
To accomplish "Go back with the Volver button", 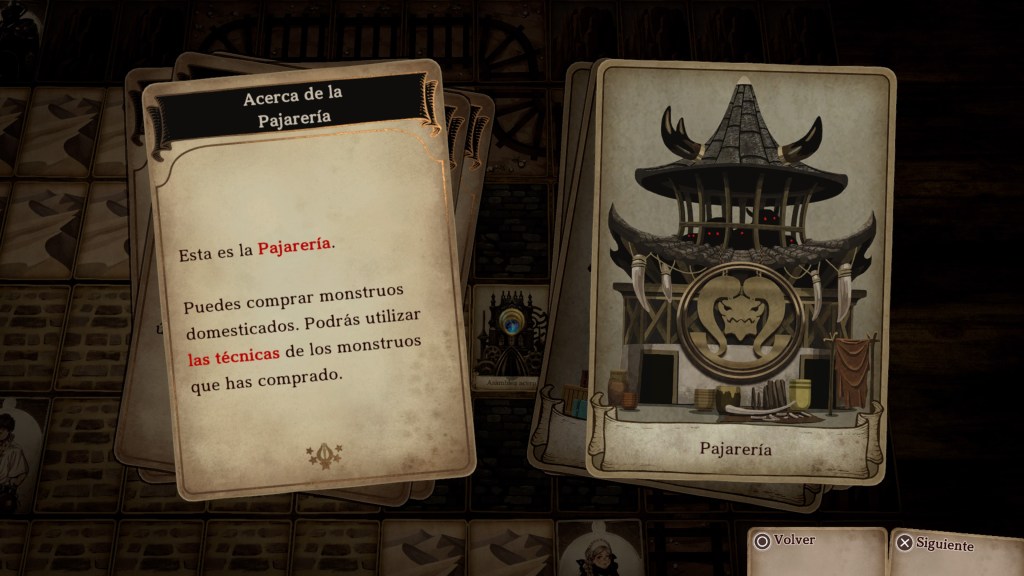I will coord(786,541).
